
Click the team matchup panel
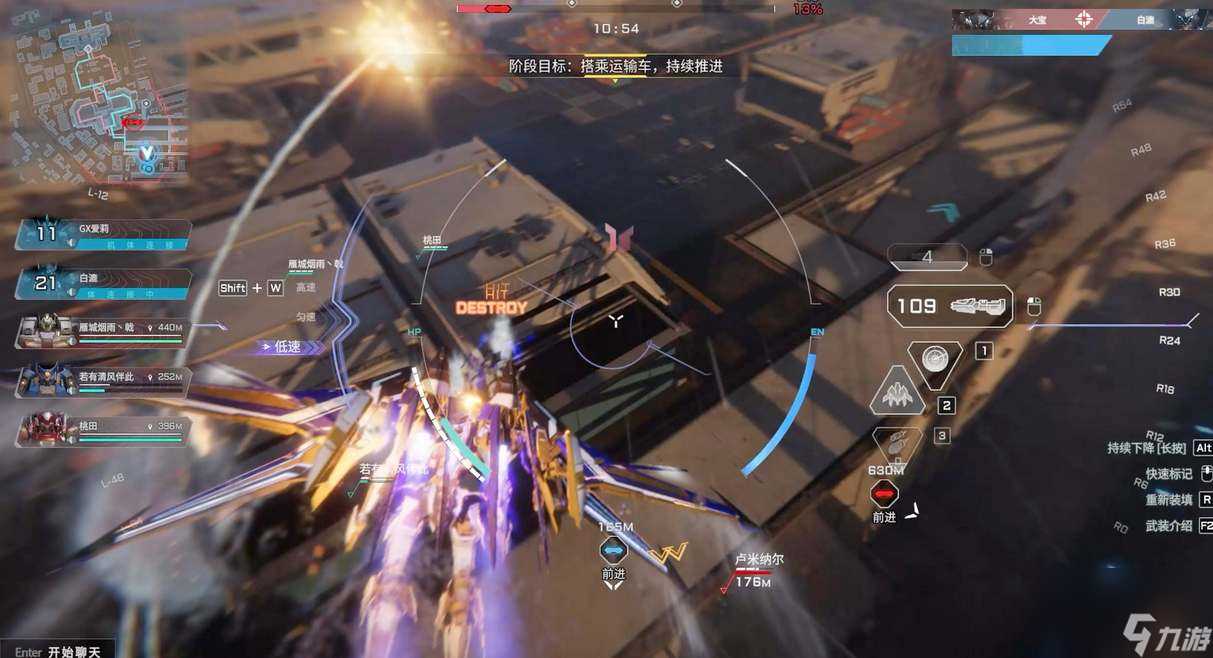click(1082, 19)
